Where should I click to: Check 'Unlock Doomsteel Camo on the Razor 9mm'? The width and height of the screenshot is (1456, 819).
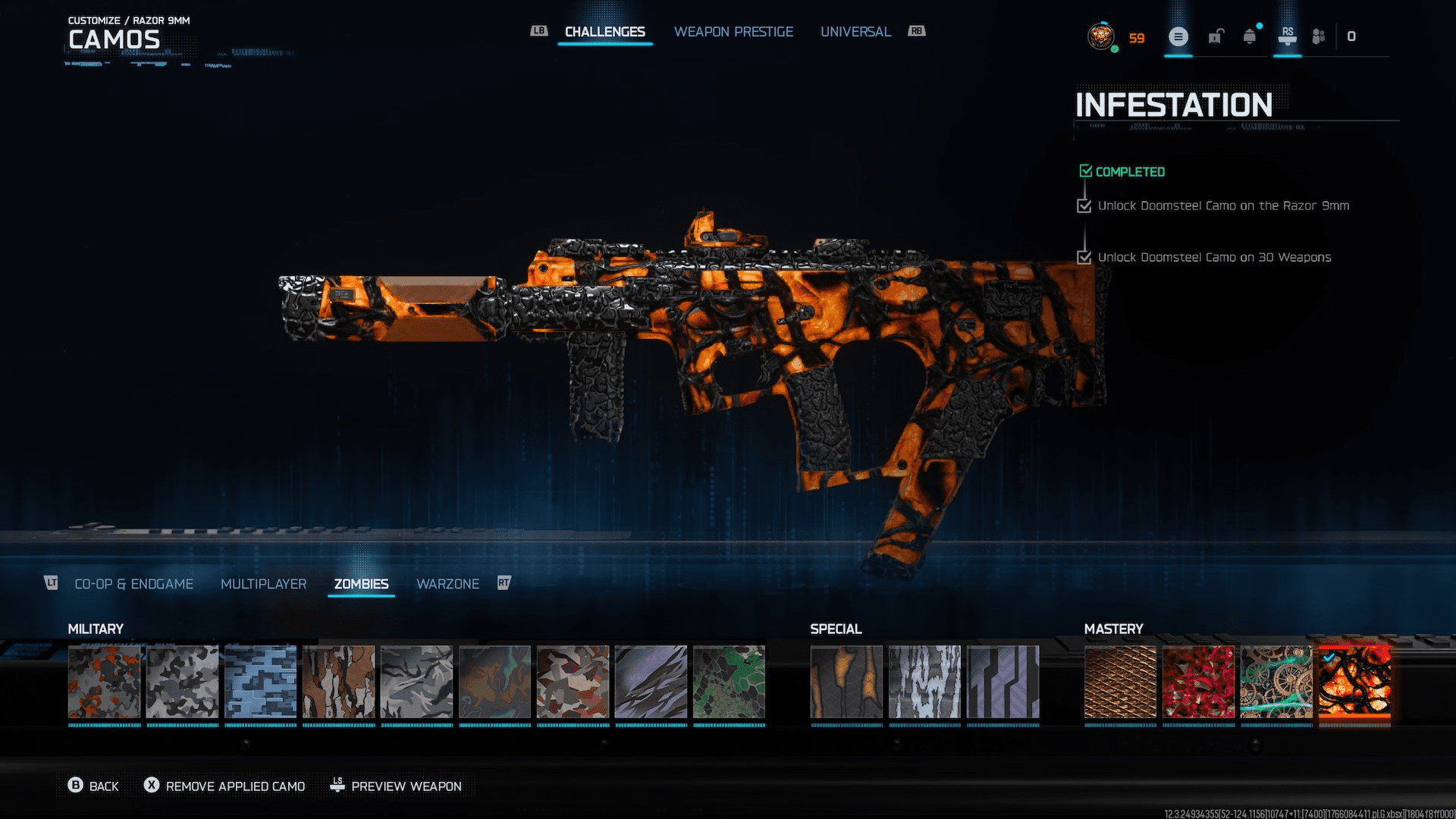click(1084, 206)
